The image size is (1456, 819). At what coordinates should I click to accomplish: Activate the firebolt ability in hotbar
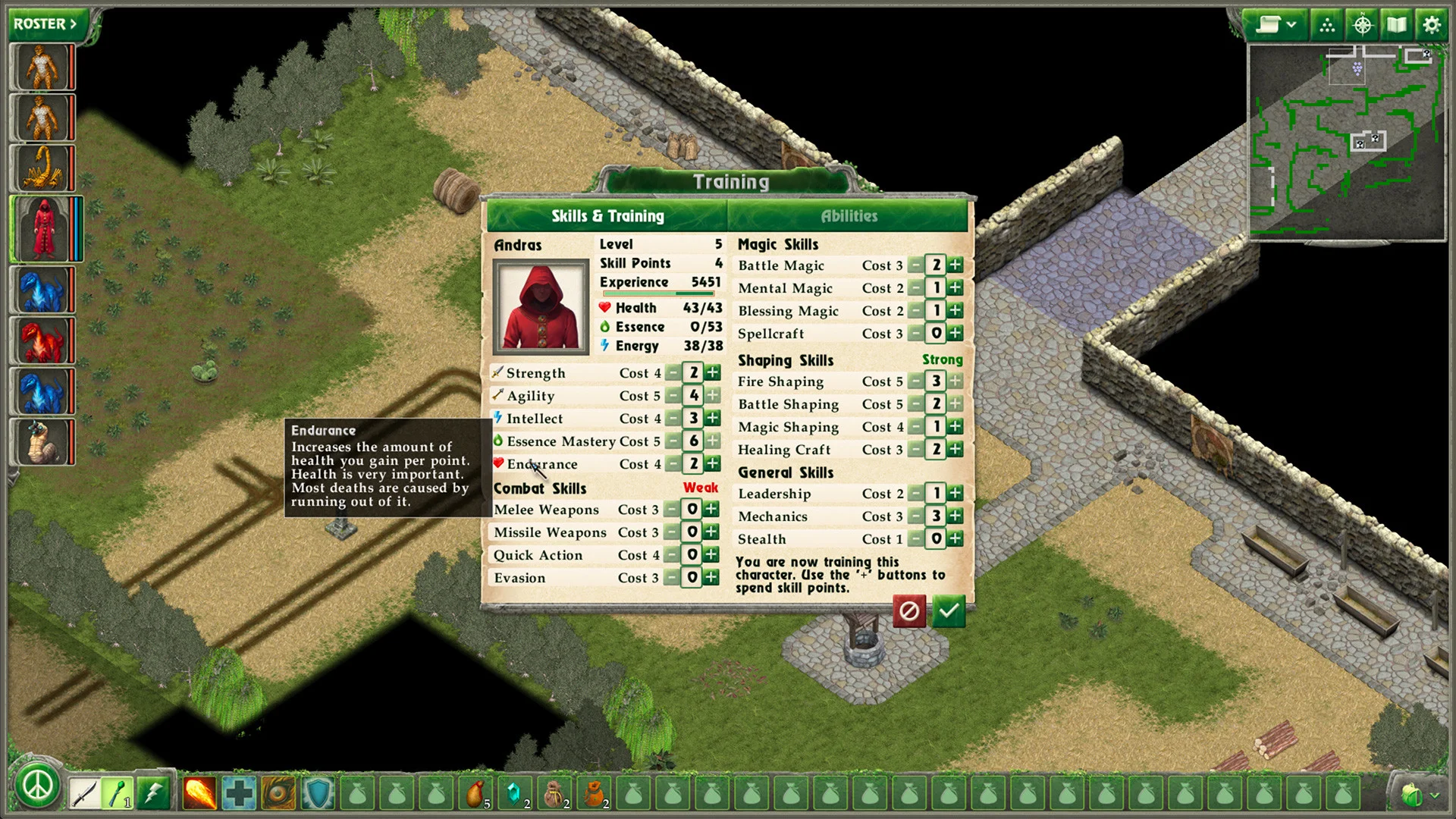coord(199,794)
